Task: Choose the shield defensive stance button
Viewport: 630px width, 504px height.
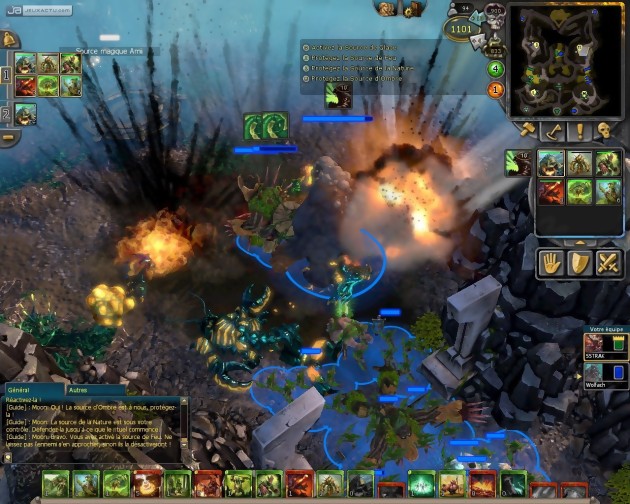Action: pyautogui.click(x=579, y=262)
